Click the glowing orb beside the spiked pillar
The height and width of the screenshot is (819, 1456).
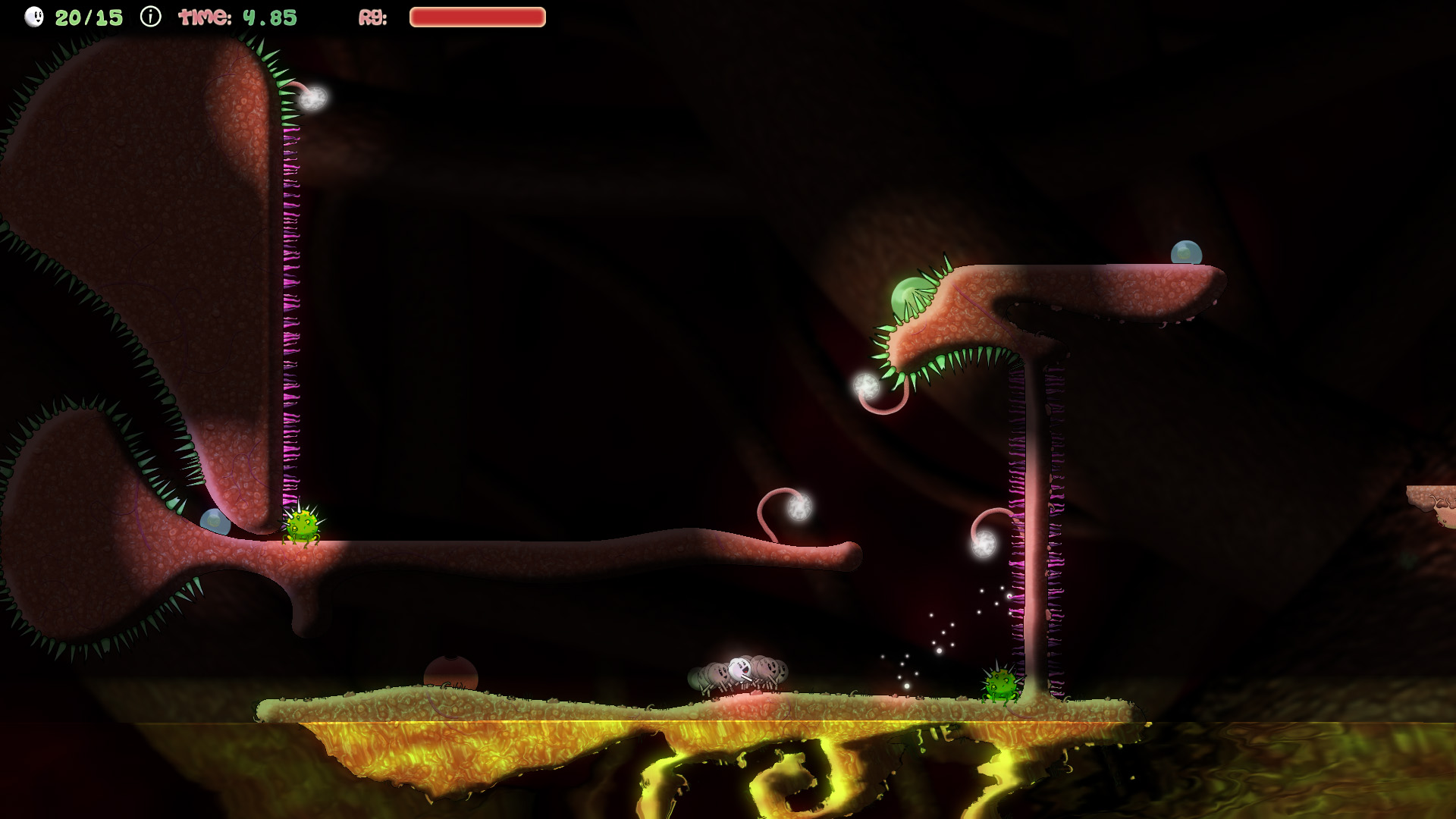click(x=984, y=544)
